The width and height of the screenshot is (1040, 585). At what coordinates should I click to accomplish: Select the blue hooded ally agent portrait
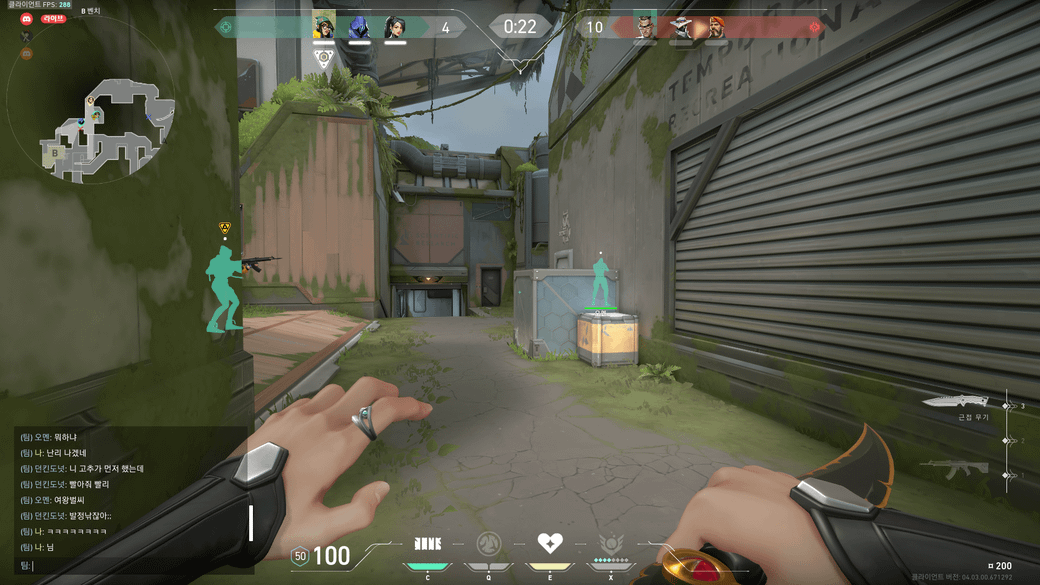point(359,27)
